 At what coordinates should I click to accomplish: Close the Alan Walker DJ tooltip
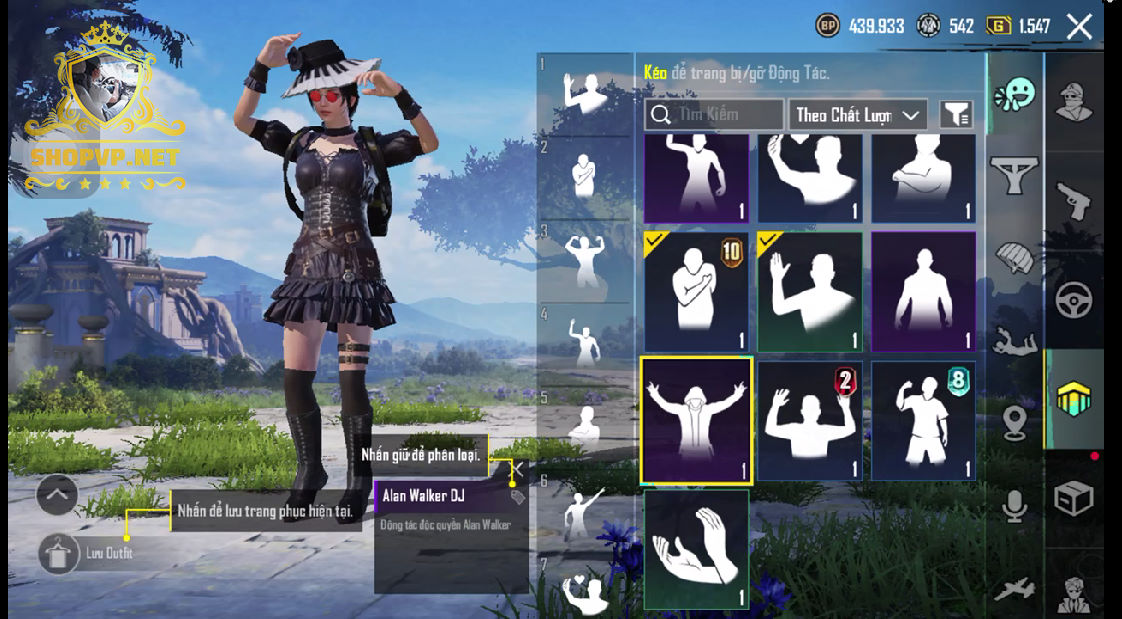(x=517, y=467)
